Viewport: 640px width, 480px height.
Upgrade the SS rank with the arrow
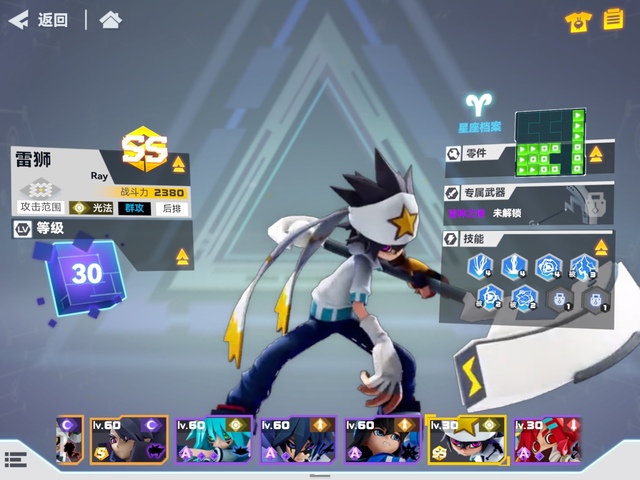pos(179,164)
